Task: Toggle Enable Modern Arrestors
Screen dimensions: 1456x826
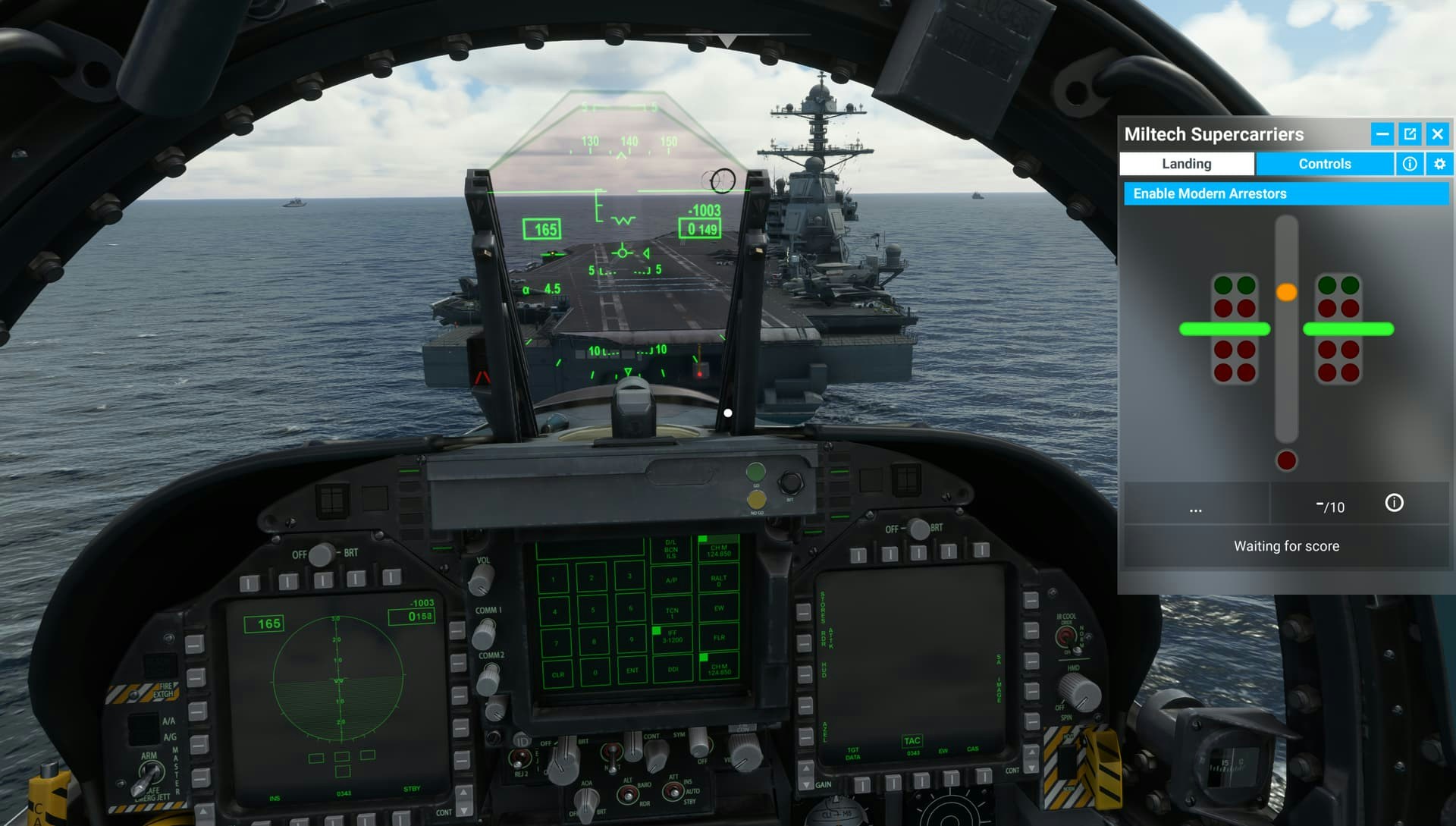Action: tap(1285, 193)
